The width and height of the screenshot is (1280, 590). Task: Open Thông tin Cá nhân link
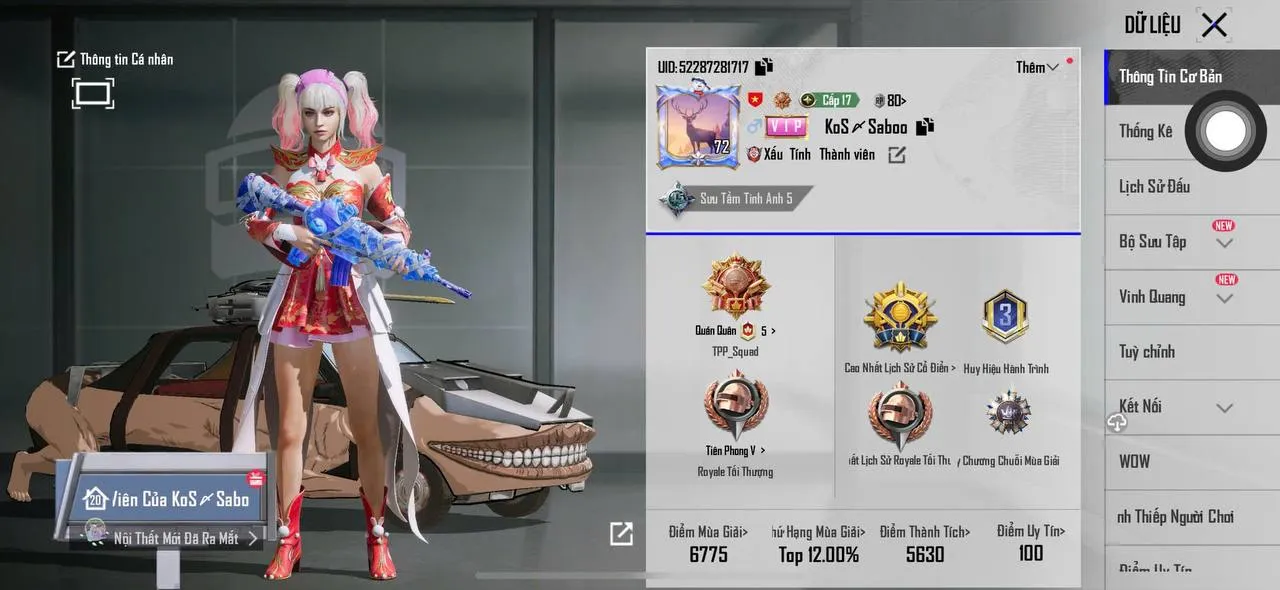[x=115, y=59]
